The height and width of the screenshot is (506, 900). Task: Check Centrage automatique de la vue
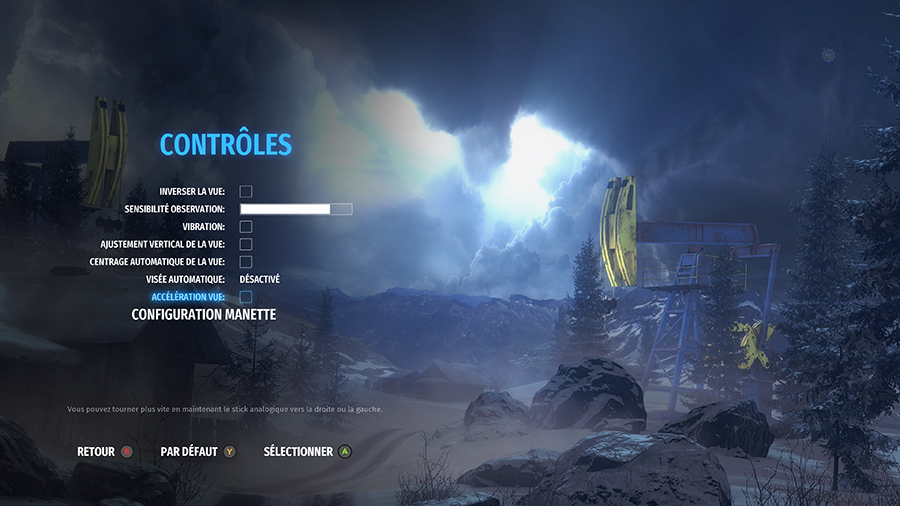coord(246,262)
